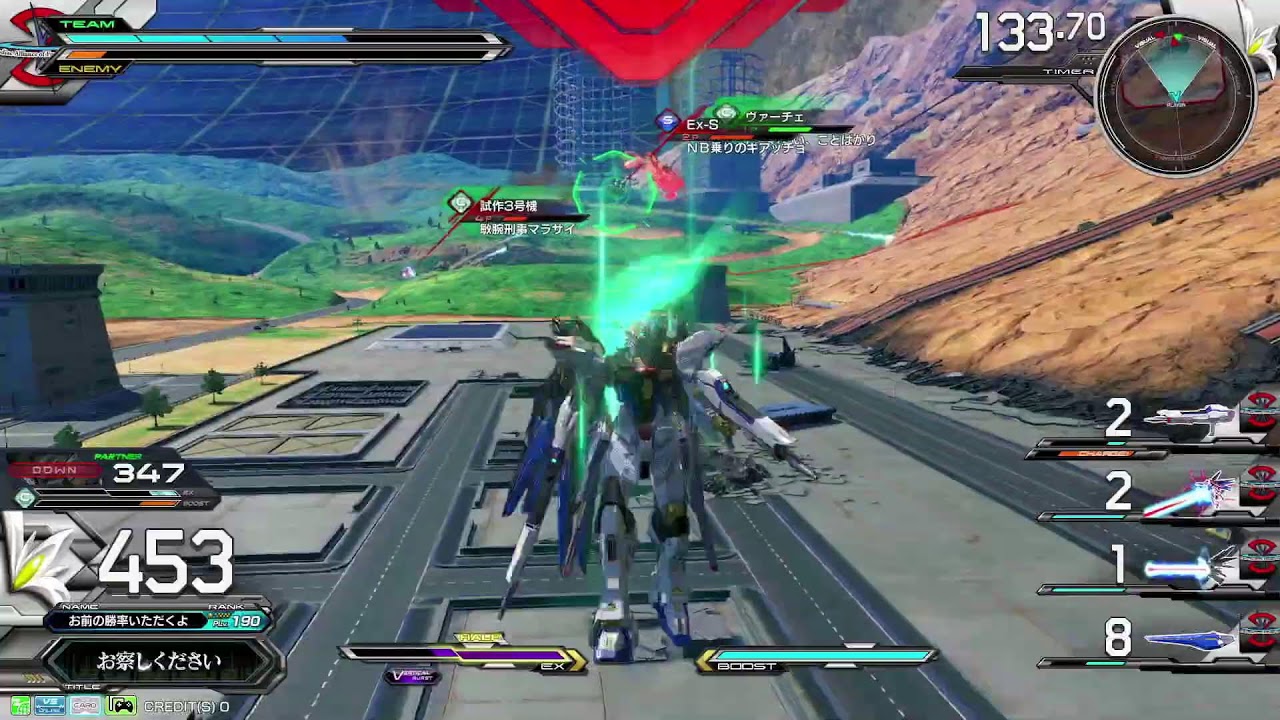Image resolution: width=1280 pixels, height=720 pixels.
Task: Click the VS Online status icon
Action: tap(50, 706)
